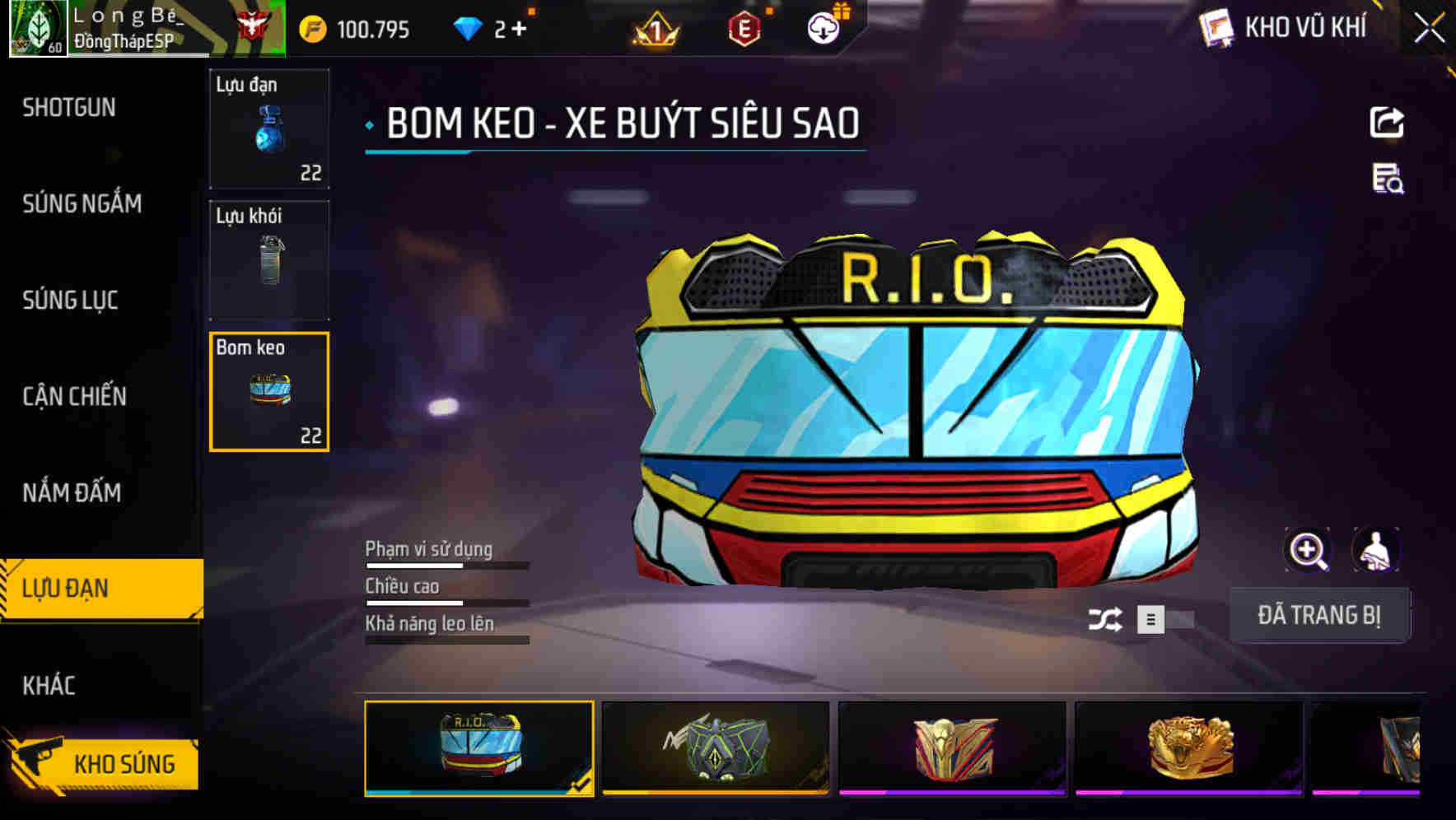Viewport: 1456px width, 820px height.
Task: Open character preview with the soldier icon
Action: pos(1374,550)
